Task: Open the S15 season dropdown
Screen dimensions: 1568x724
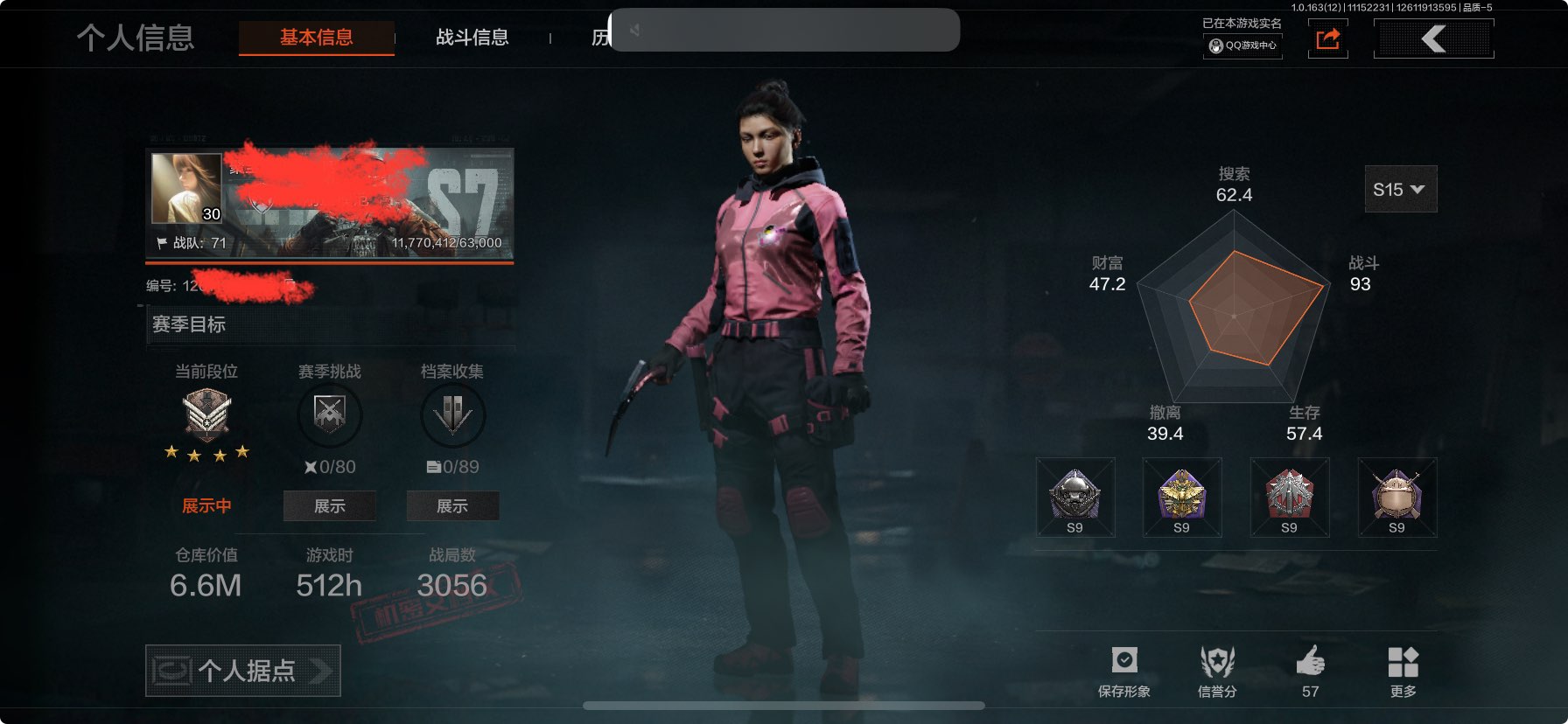Action: pyautogui.click(x=1400, y=189)
